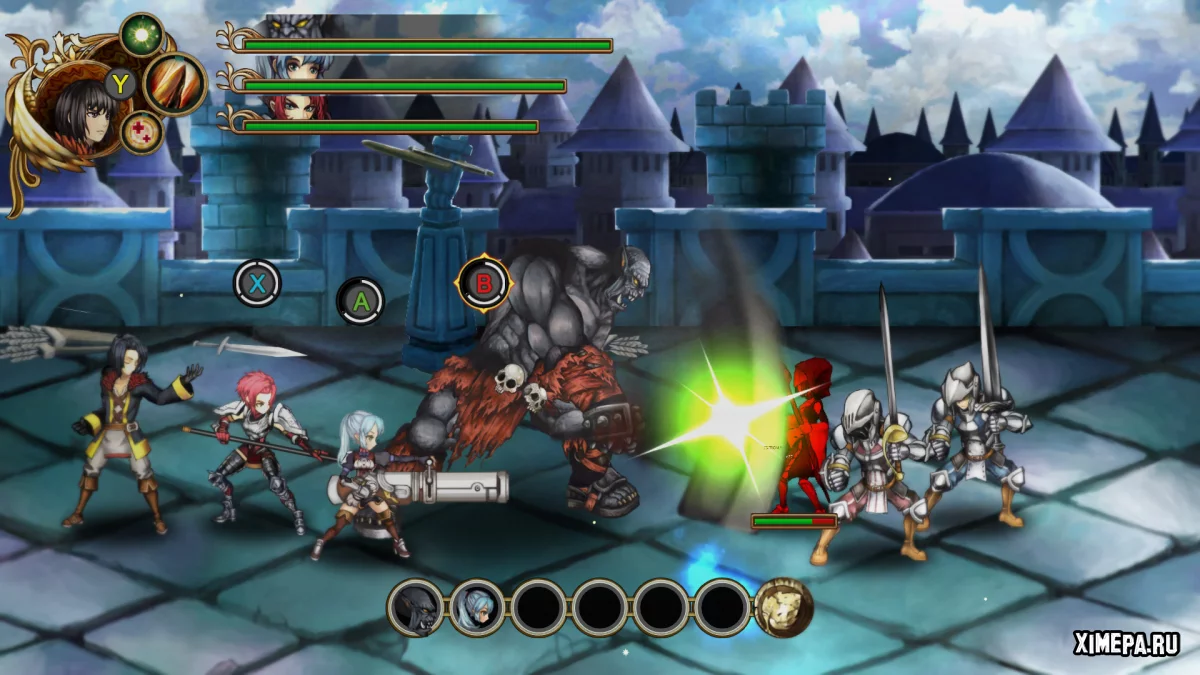The height and width of the screenshot is (675, 1200).
Task: Cast the red cross healing spell
Action: (x=143, y=132)
